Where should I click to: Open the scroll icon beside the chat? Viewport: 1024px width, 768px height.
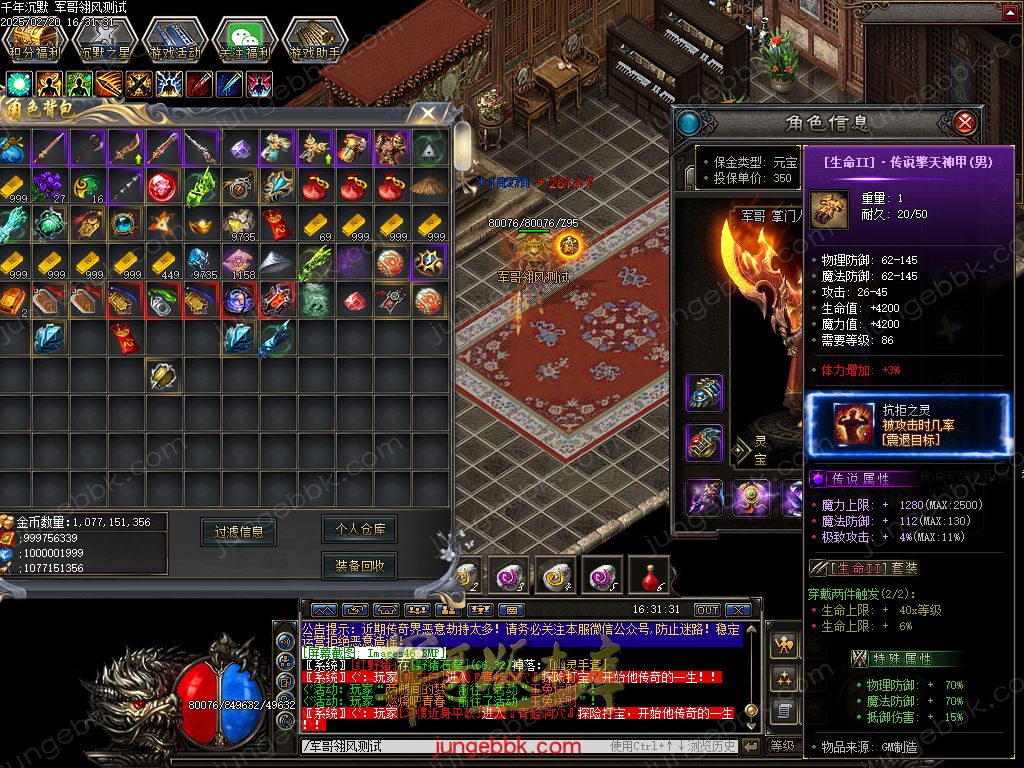(x=785, y=712)
